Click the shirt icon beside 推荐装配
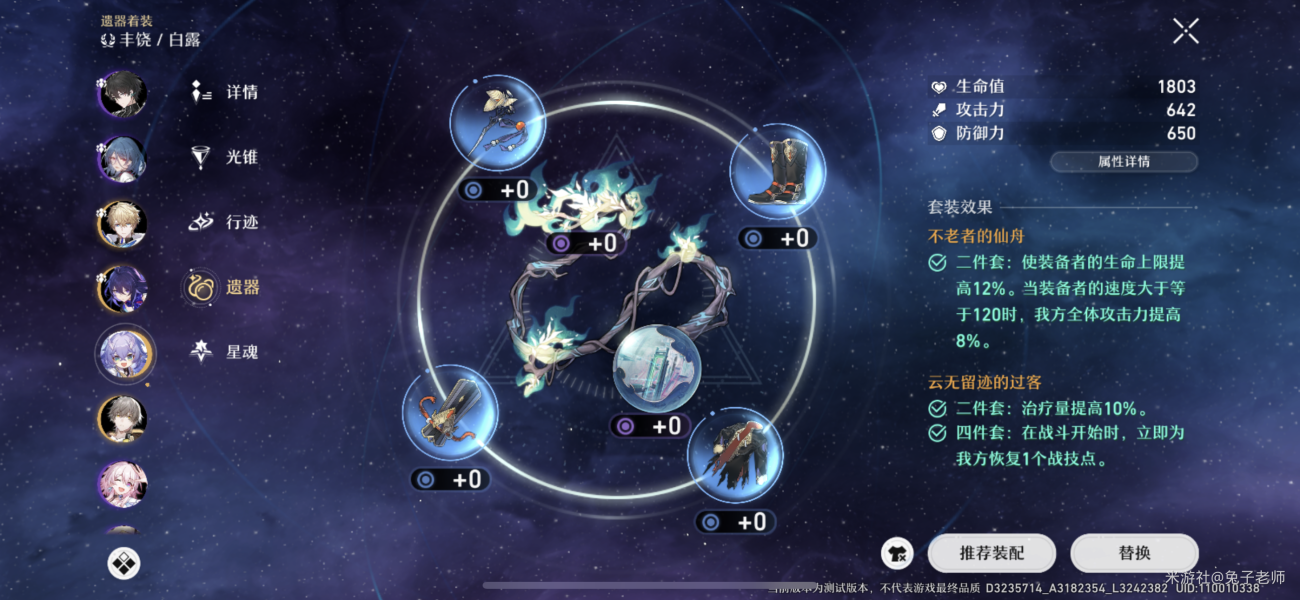1300x600 pixels. [897, 552]
